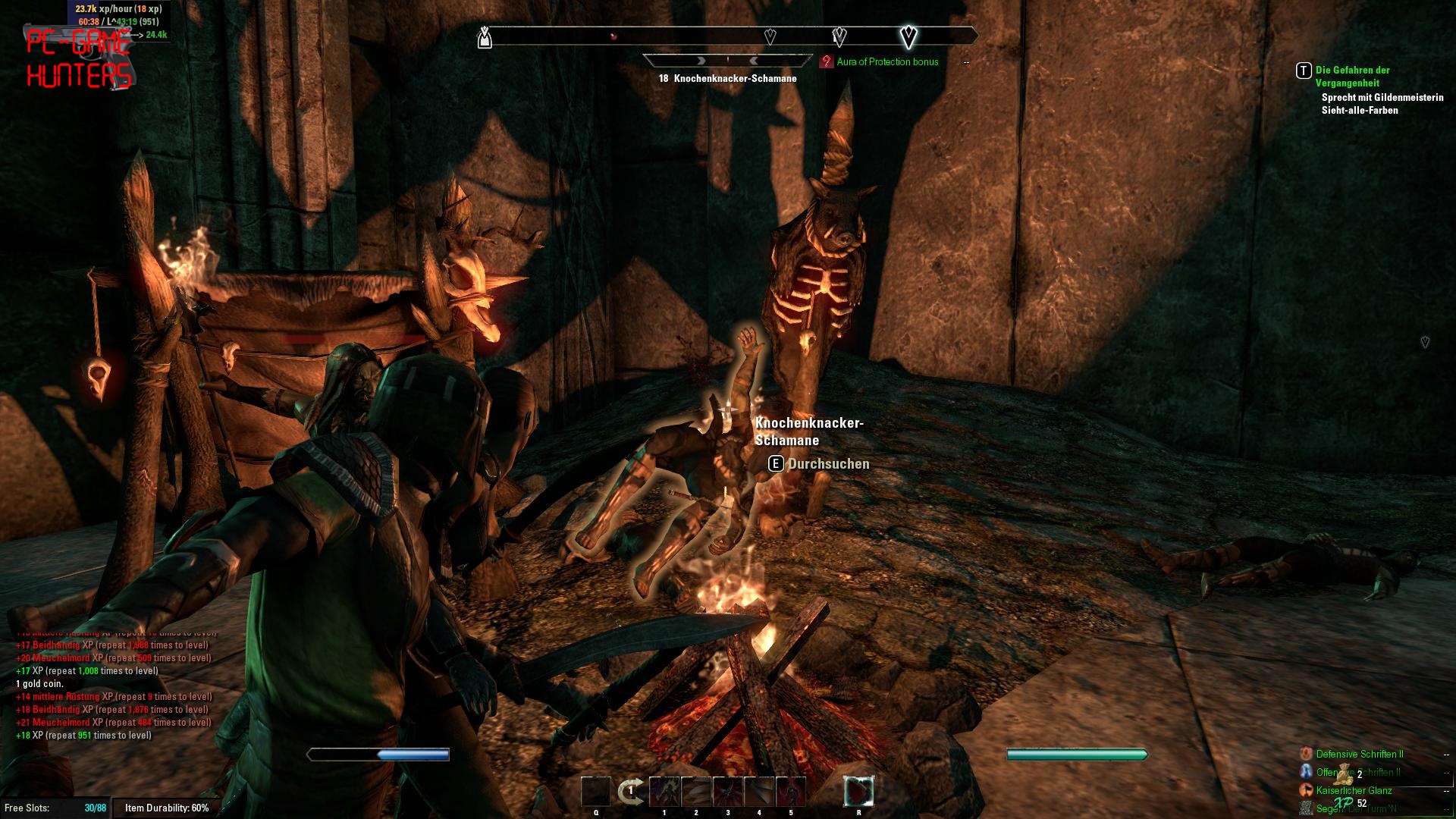Click the weapon swap arrow icon

tap(630, 792)
